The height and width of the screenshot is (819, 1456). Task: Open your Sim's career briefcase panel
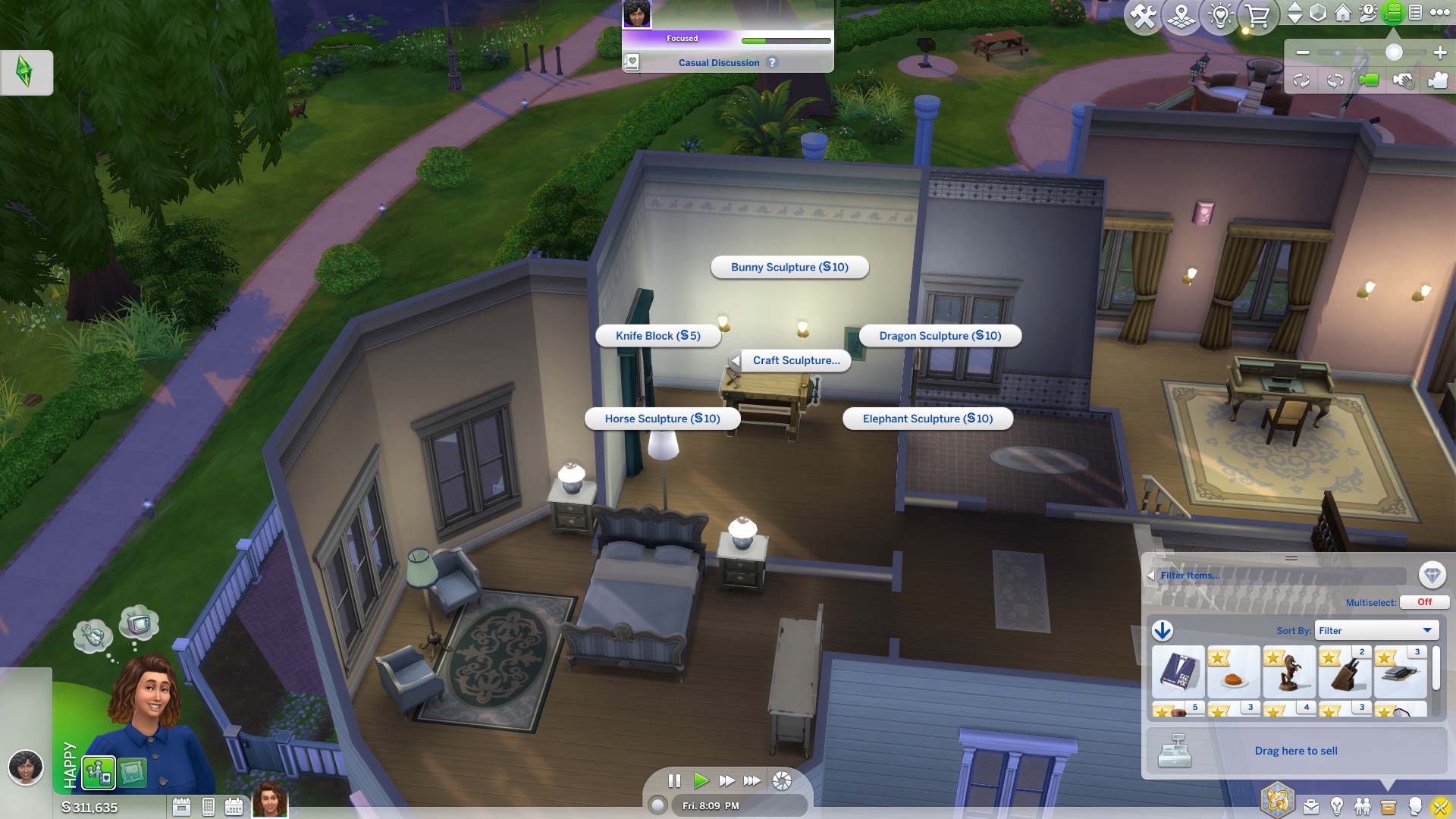click(1310, 807)
